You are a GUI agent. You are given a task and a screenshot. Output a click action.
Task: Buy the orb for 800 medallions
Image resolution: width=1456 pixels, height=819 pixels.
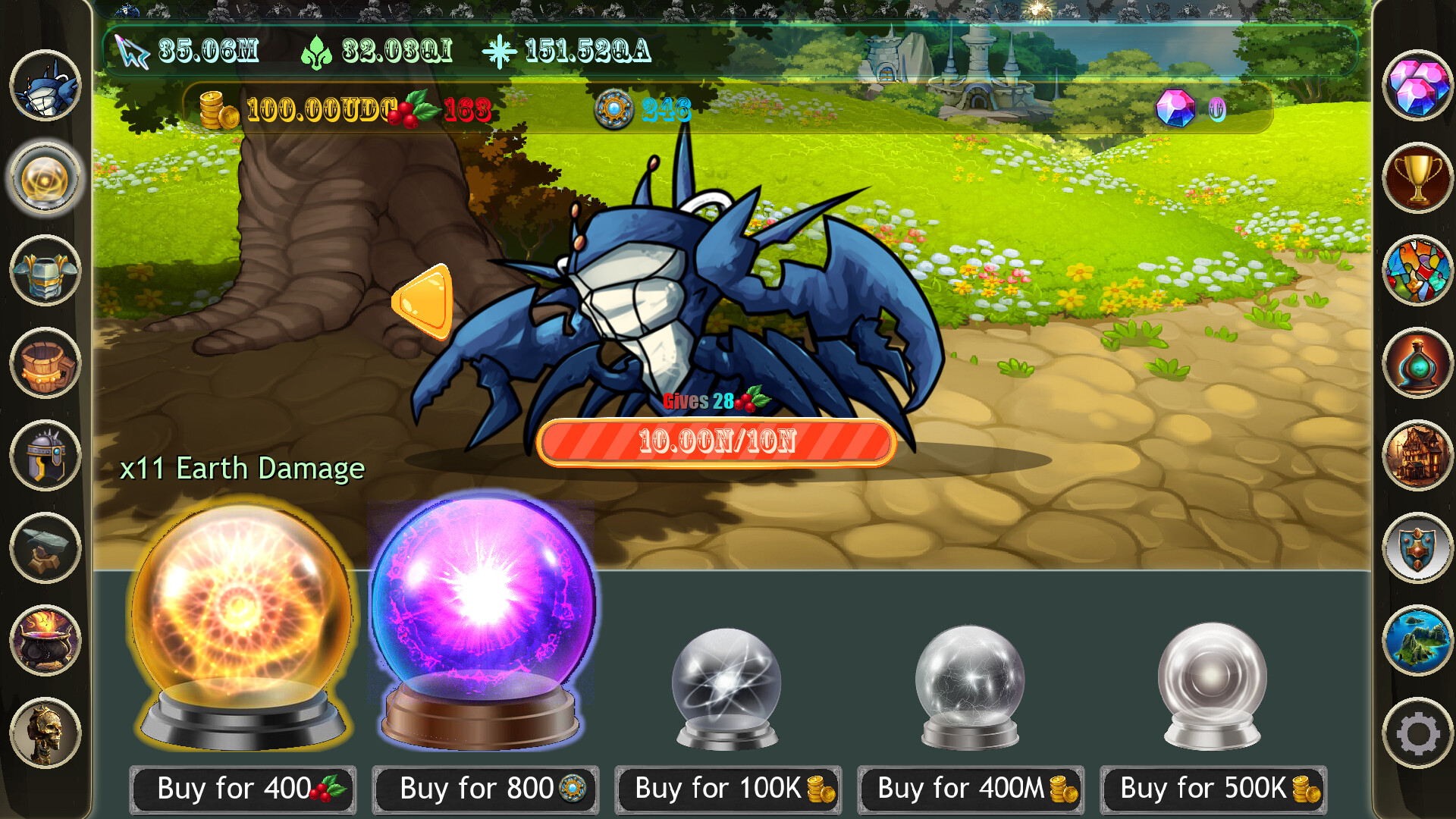click(x=485, y=789)
